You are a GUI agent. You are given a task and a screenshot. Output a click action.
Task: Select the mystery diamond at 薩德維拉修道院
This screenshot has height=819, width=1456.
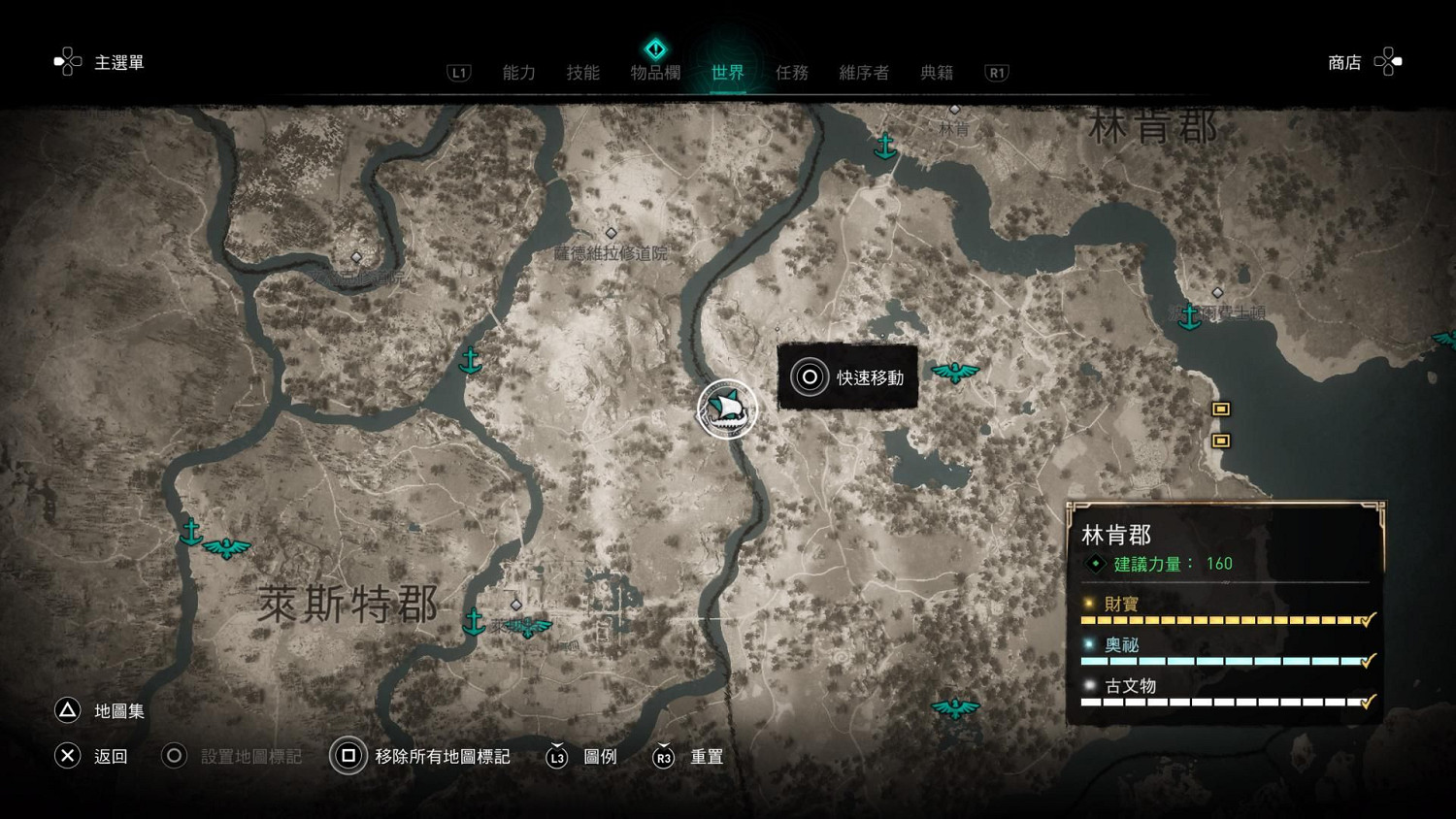[x=612, y=232]
